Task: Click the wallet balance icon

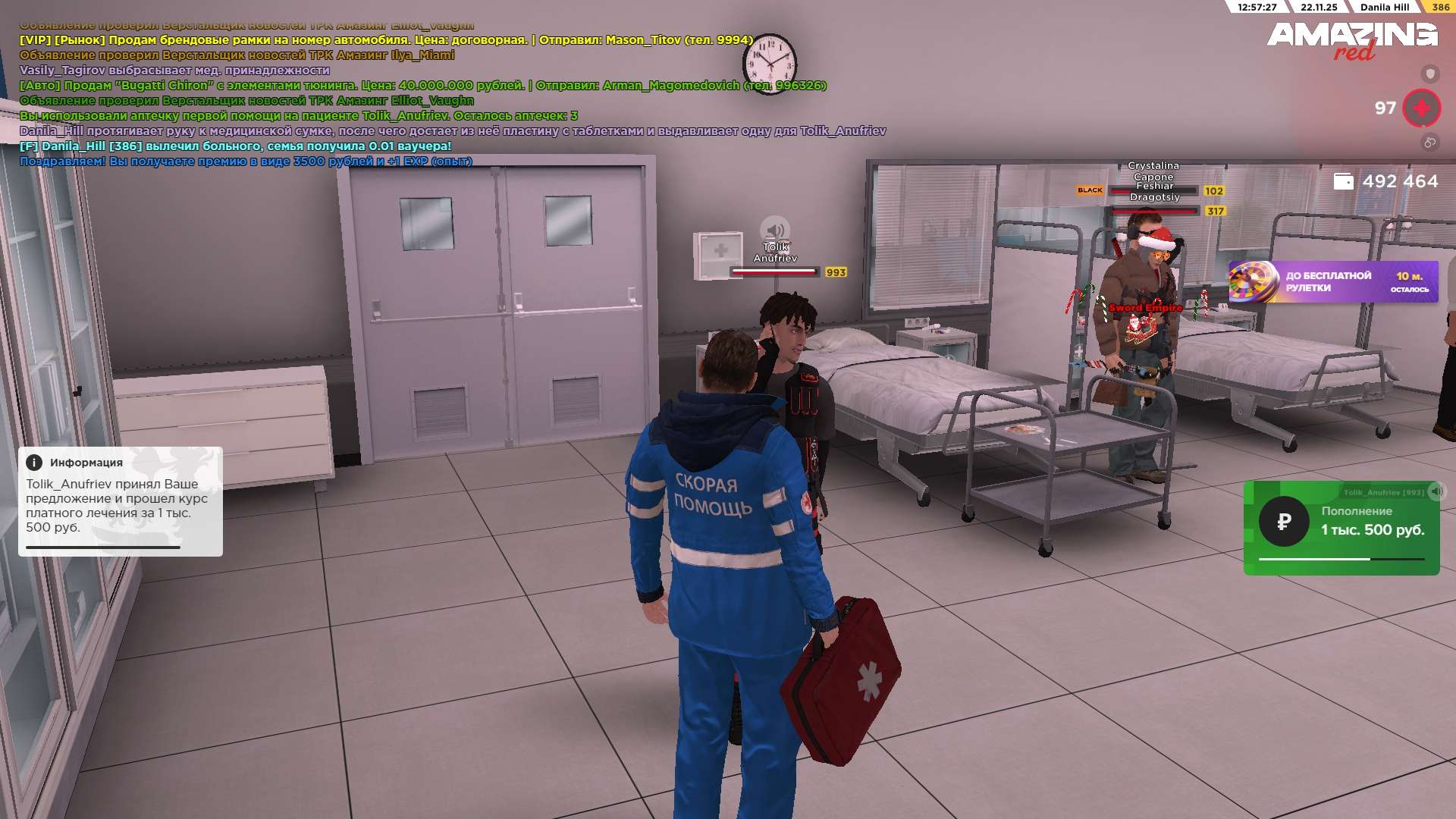Action: tap(1343, 182)
